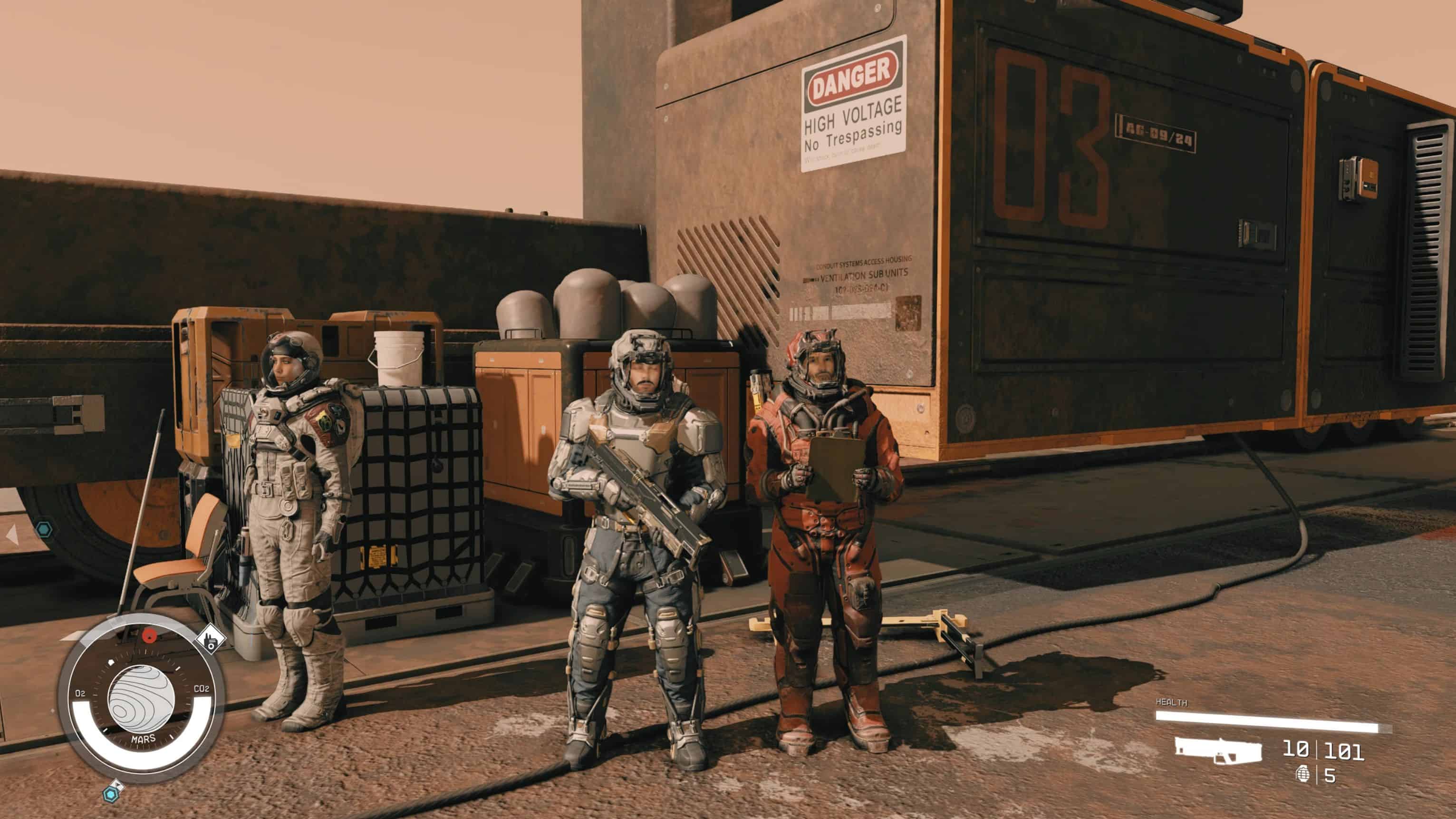Select the blue hexagon marker beside the left arrow
The height and width of the screenshot is (819, 1456).
click(x=44, y=530)
